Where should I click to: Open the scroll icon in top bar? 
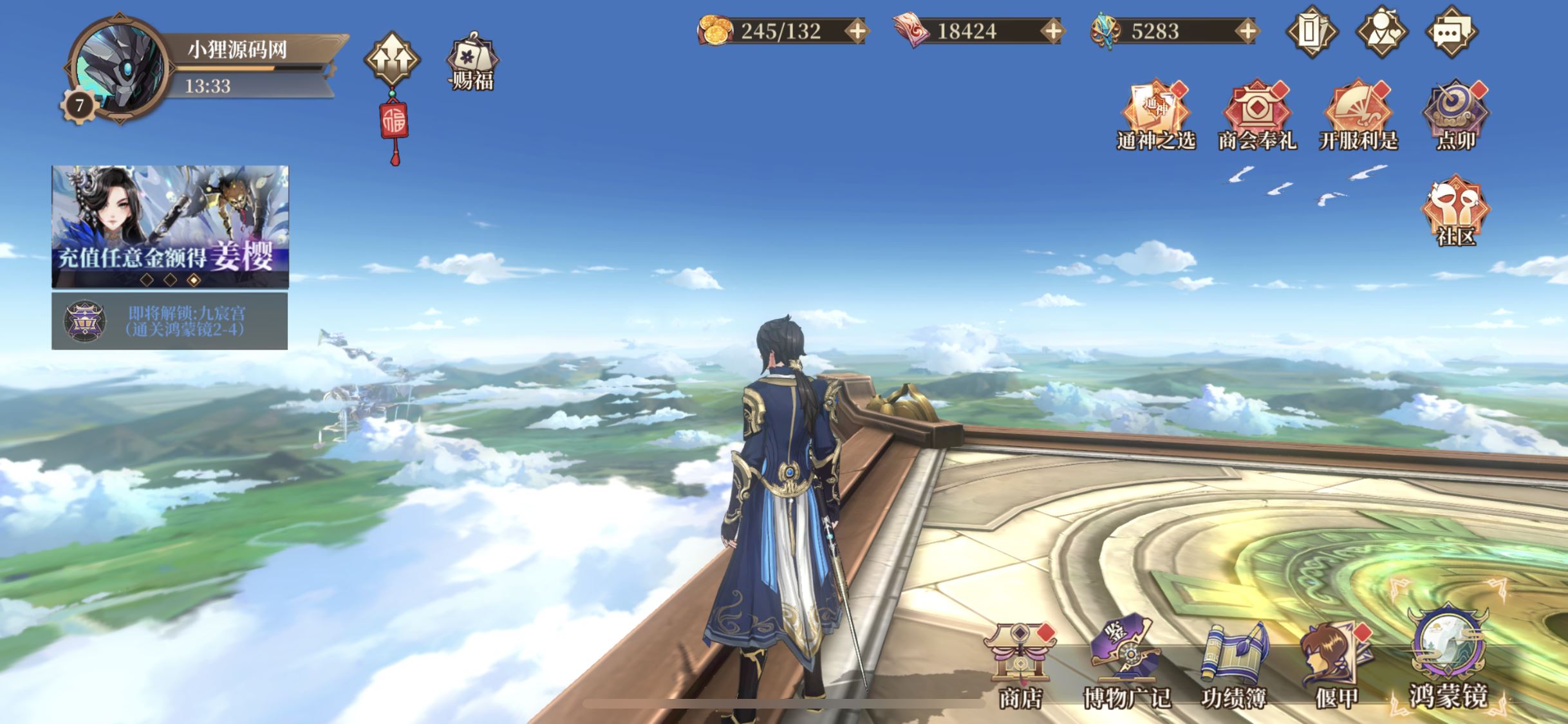[1311, 31]
